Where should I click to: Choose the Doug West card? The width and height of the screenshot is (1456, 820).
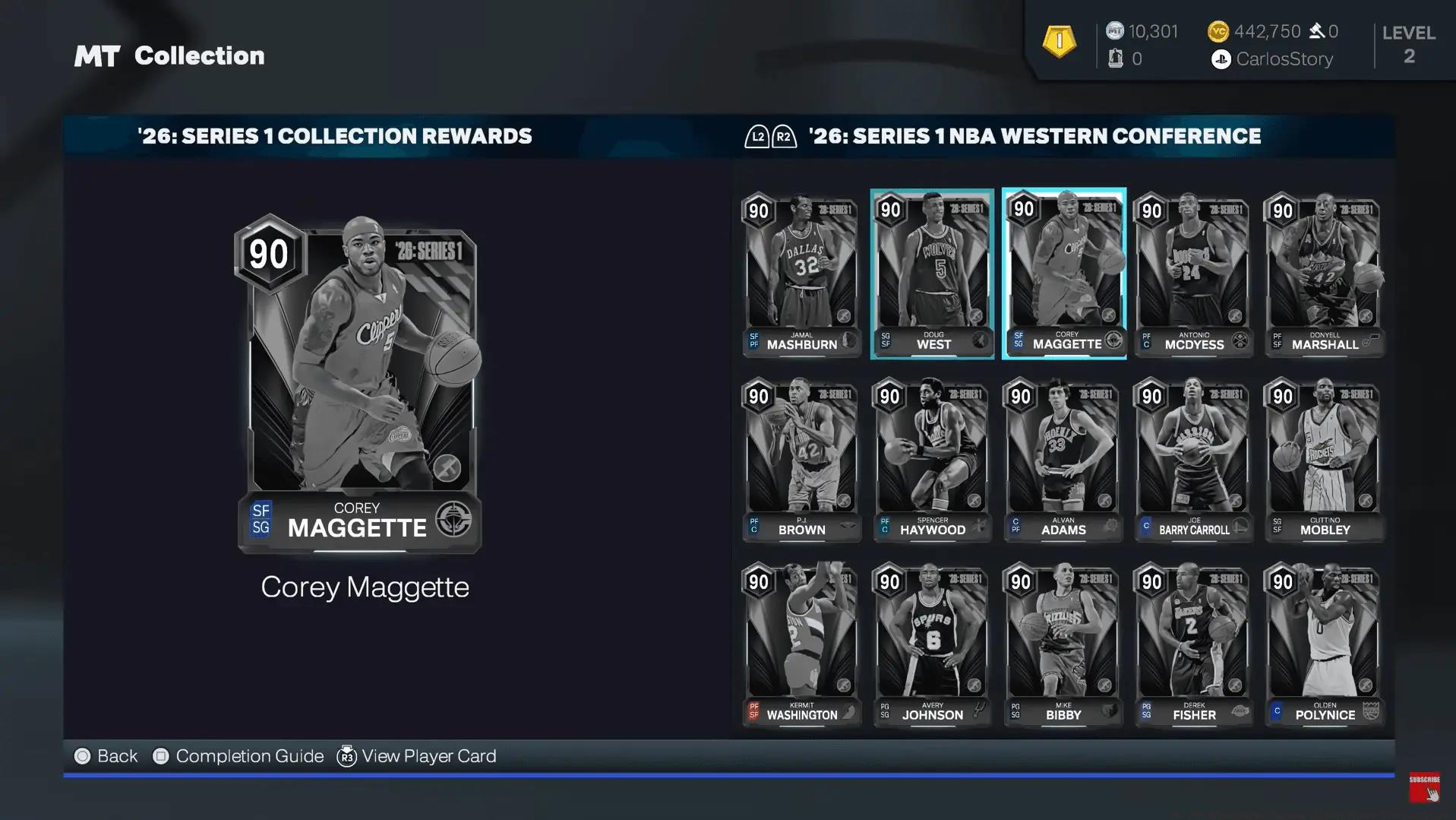pyautogui.click(x=932, y=274)
